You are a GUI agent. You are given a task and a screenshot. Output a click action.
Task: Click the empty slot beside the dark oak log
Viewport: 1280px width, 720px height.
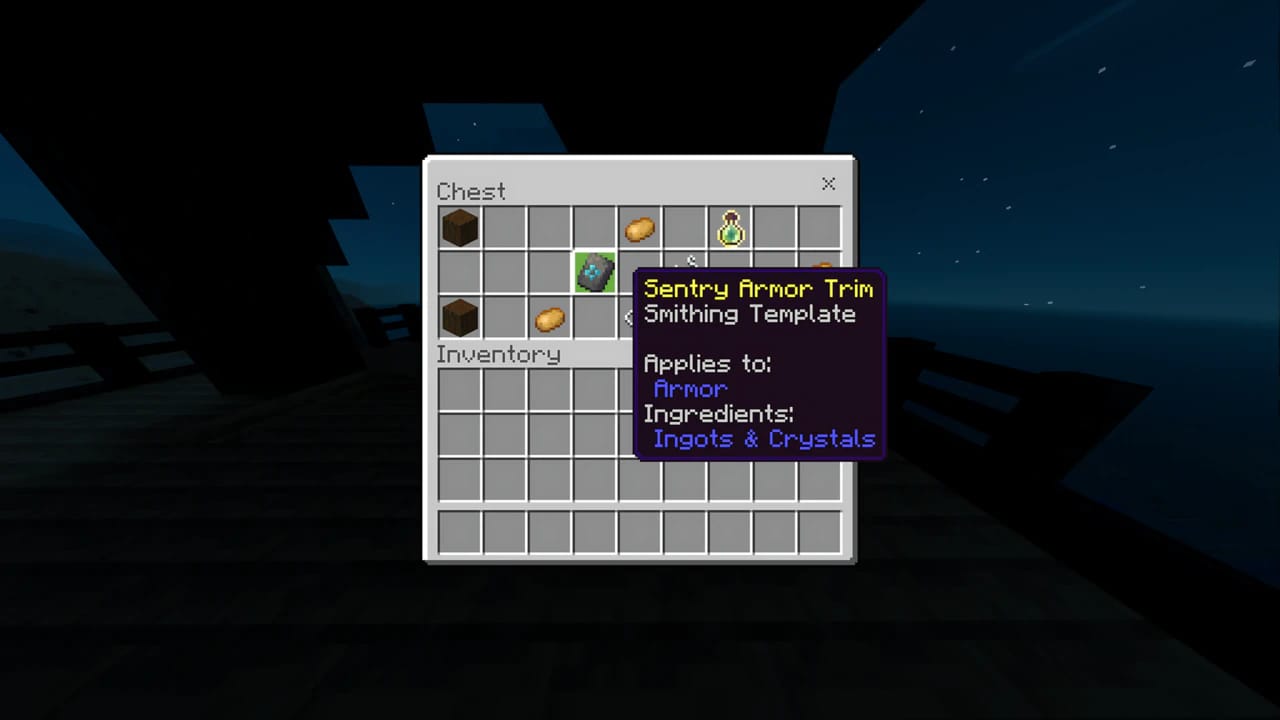pyautogui.click(x=504, y=227)
